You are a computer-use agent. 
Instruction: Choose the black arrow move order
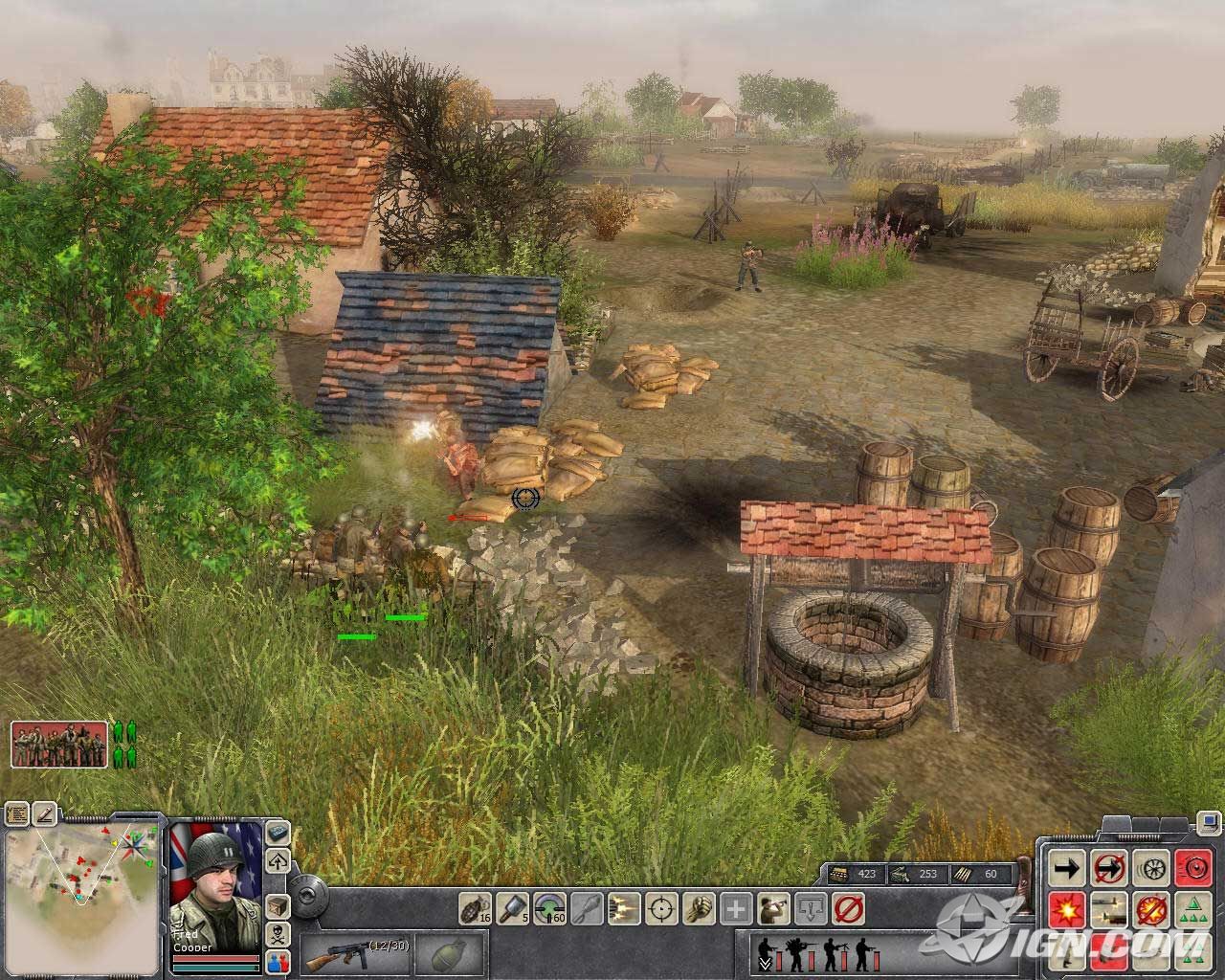[x=1067, y=868]
